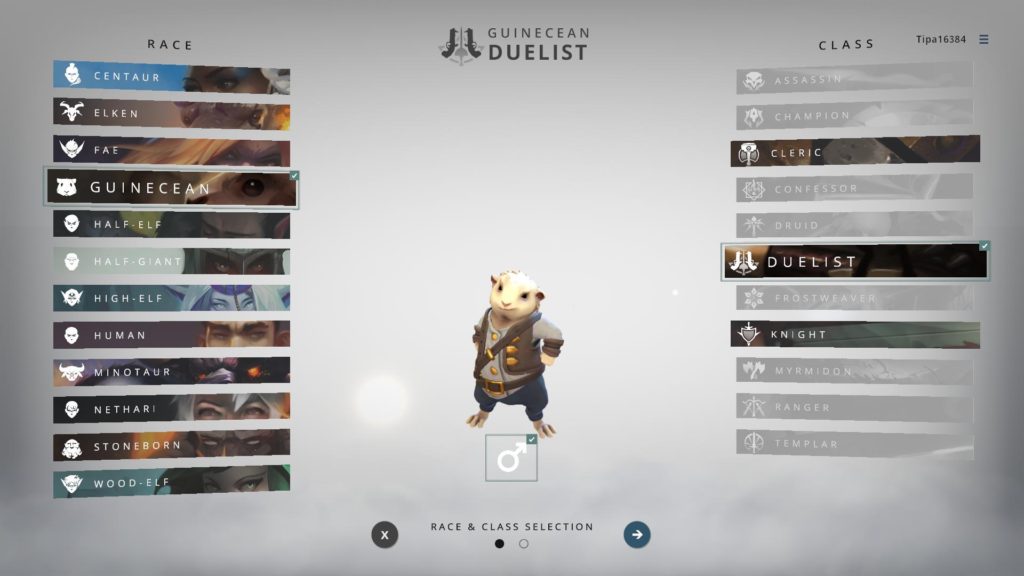
Task: Choose the Elken race
Action: point(171,114)
